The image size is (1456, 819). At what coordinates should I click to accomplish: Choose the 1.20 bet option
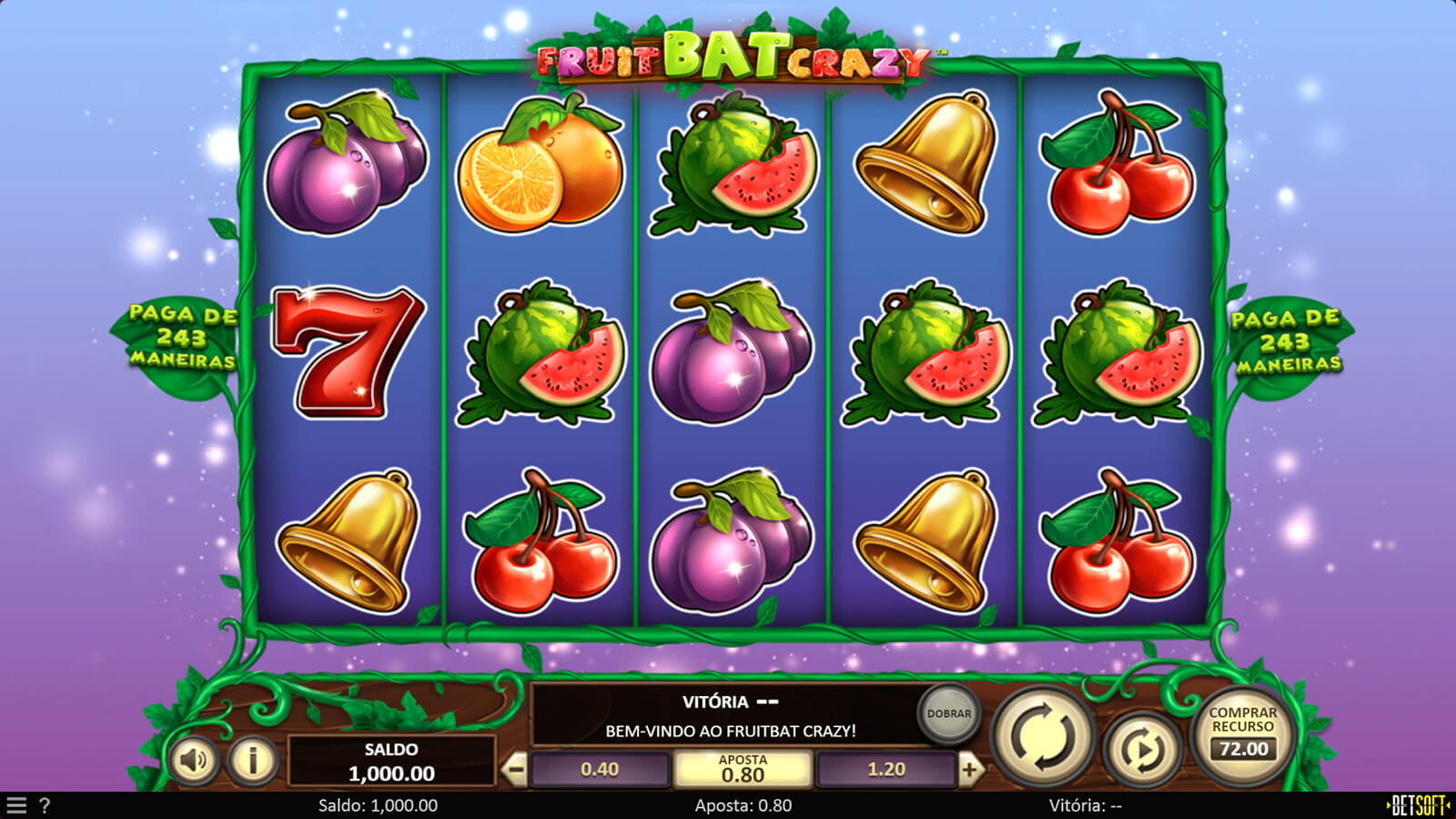(x=886, y=770)
